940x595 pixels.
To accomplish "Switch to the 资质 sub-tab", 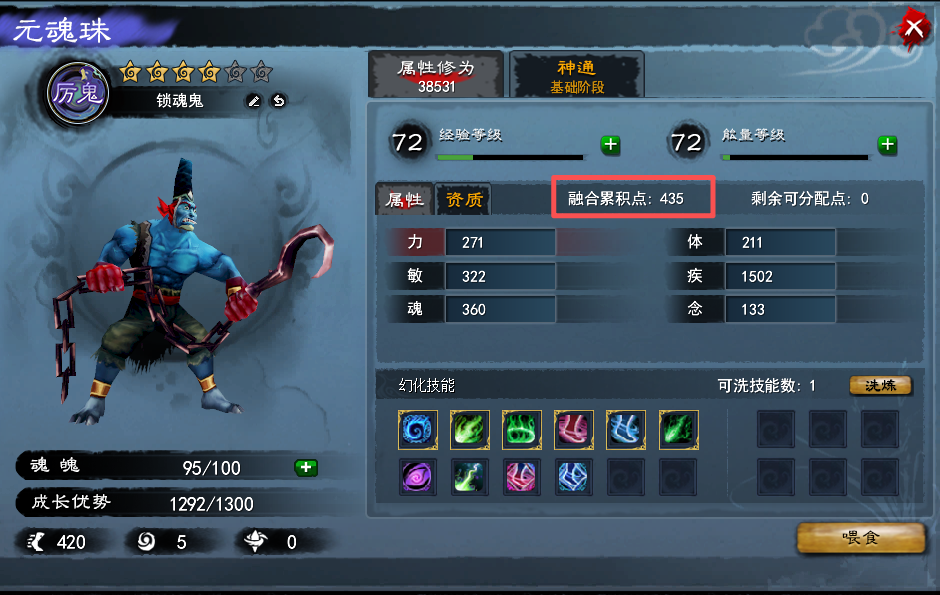I will click(x=464, y=199).
